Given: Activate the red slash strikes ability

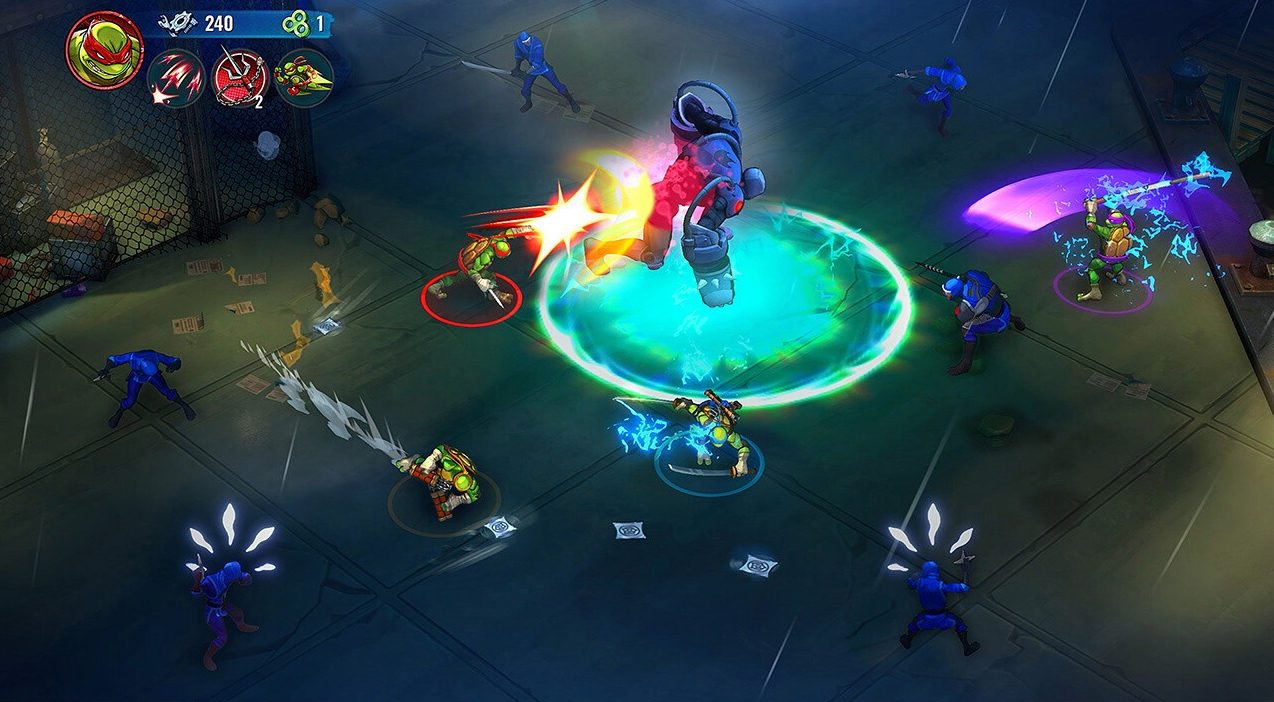Looking at the screenshot, I should tap(176, 78).
